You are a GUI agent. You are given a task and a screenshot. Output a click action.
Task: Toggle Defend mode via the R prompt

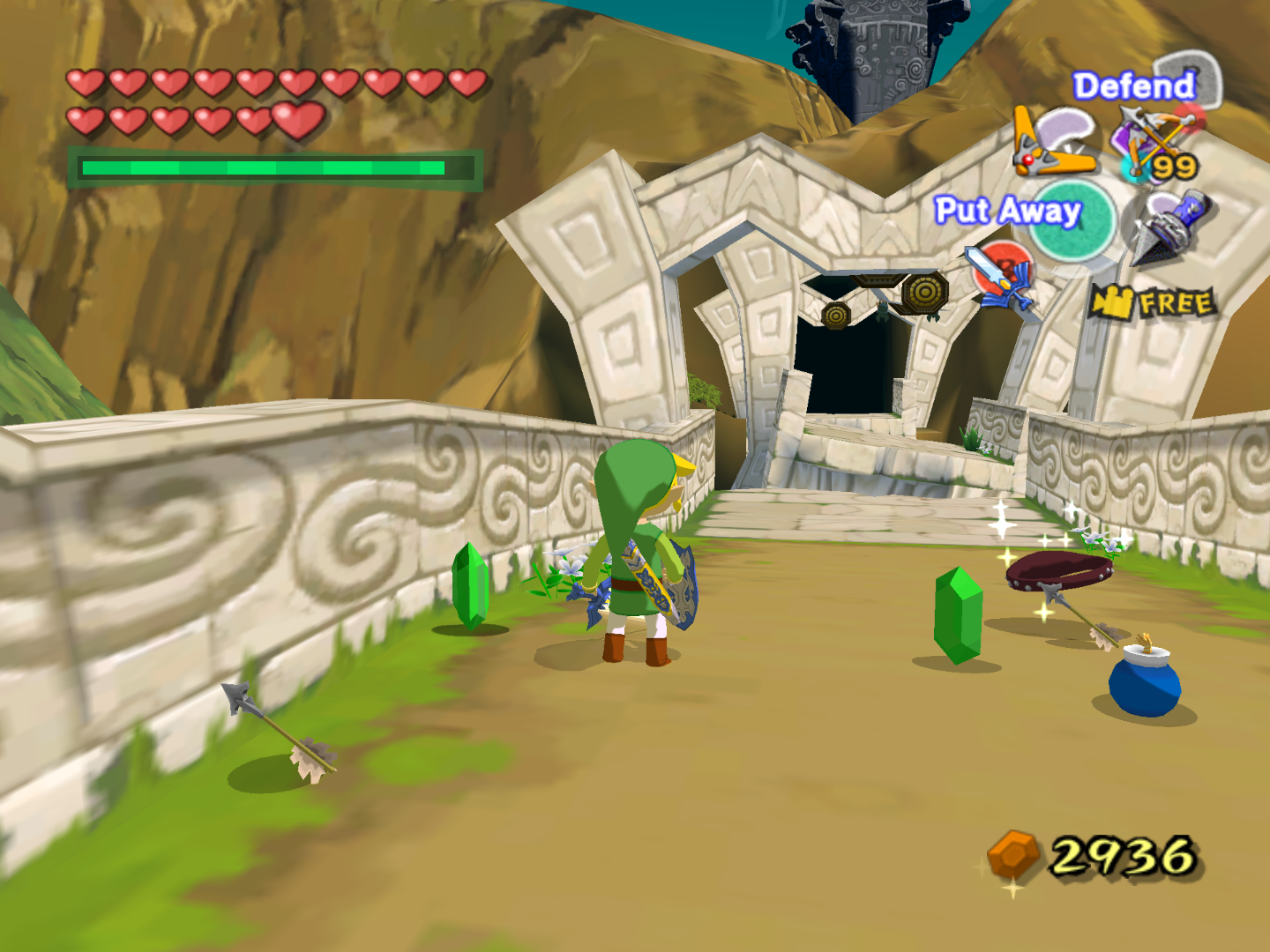pyautogui.click(x=1133, y=86)
